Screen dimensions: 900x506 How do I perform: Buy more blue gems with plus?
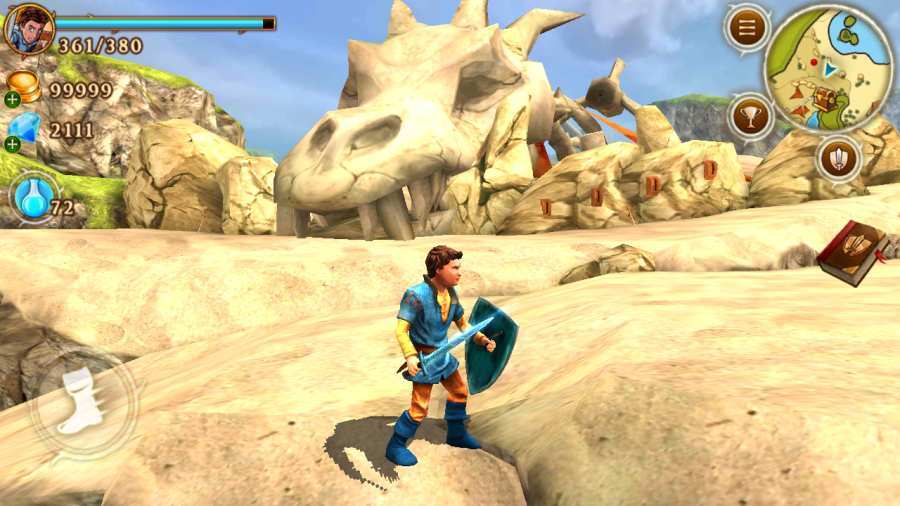tap(12, 144)
